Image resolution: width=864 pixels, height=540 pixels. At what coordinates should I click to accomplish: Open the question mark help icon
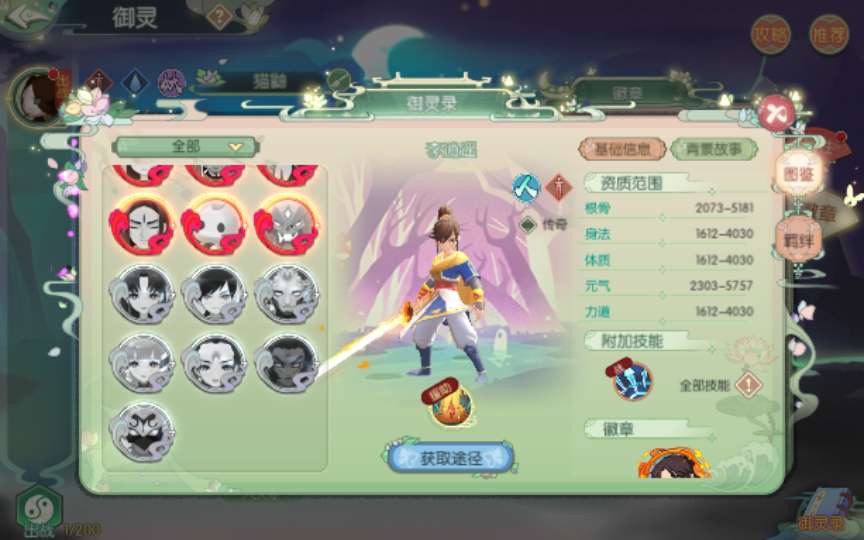220,15
